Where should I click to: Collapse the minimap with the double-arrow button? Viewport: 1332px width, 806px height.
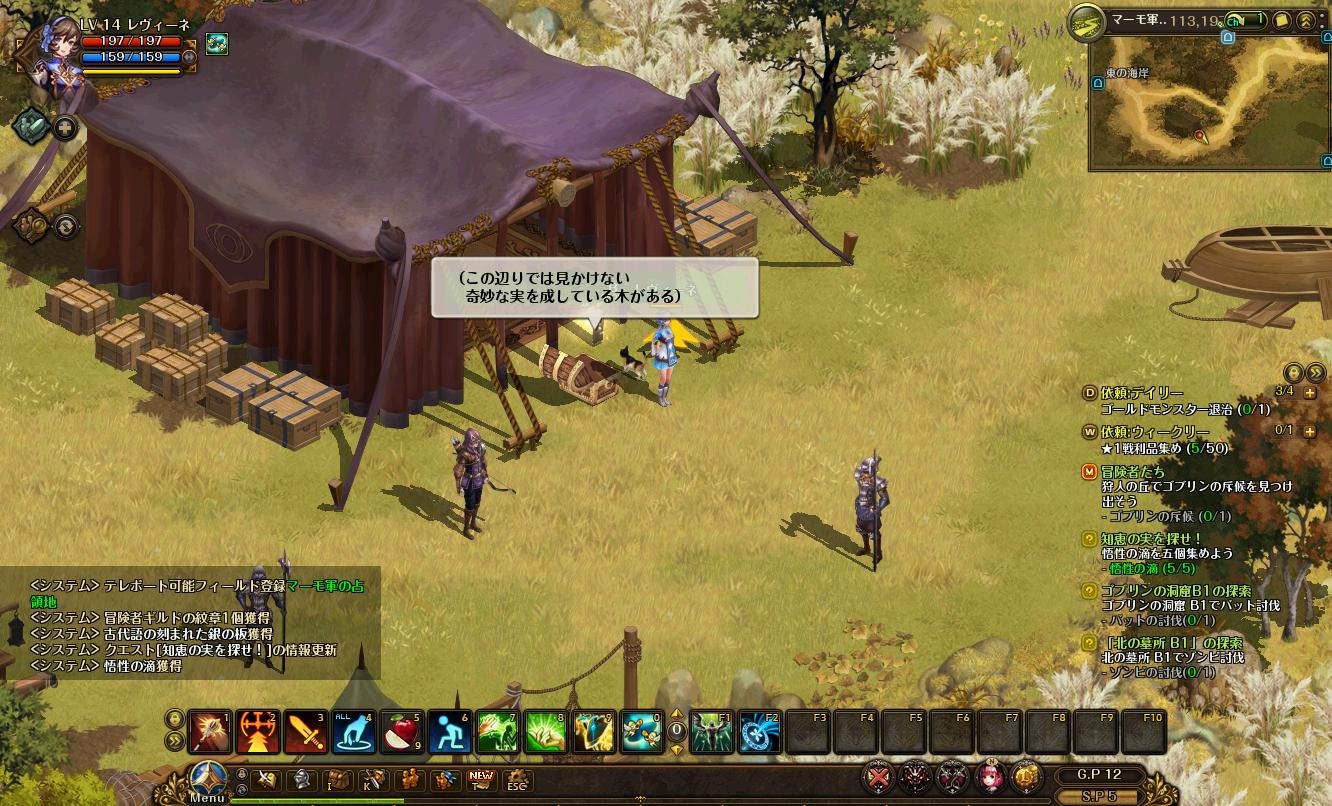coord(1305,19)
